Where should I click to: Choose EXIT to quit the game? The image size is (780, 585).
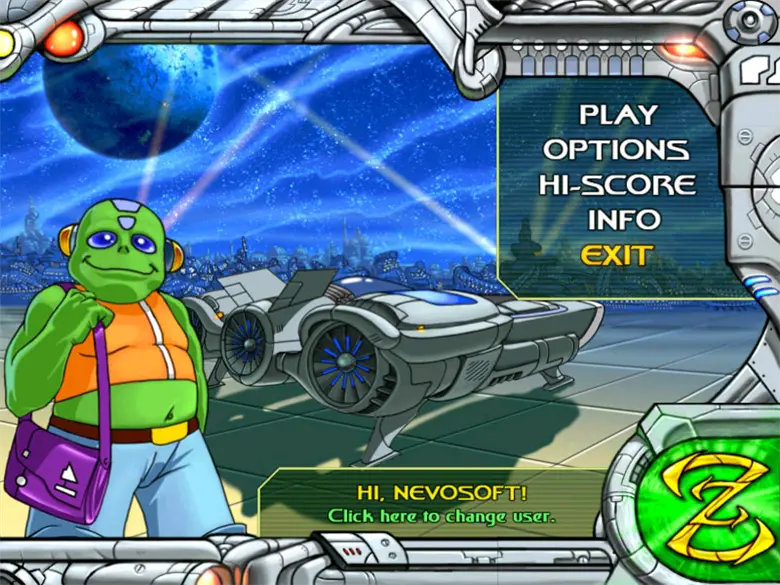(x=617, y=255)
